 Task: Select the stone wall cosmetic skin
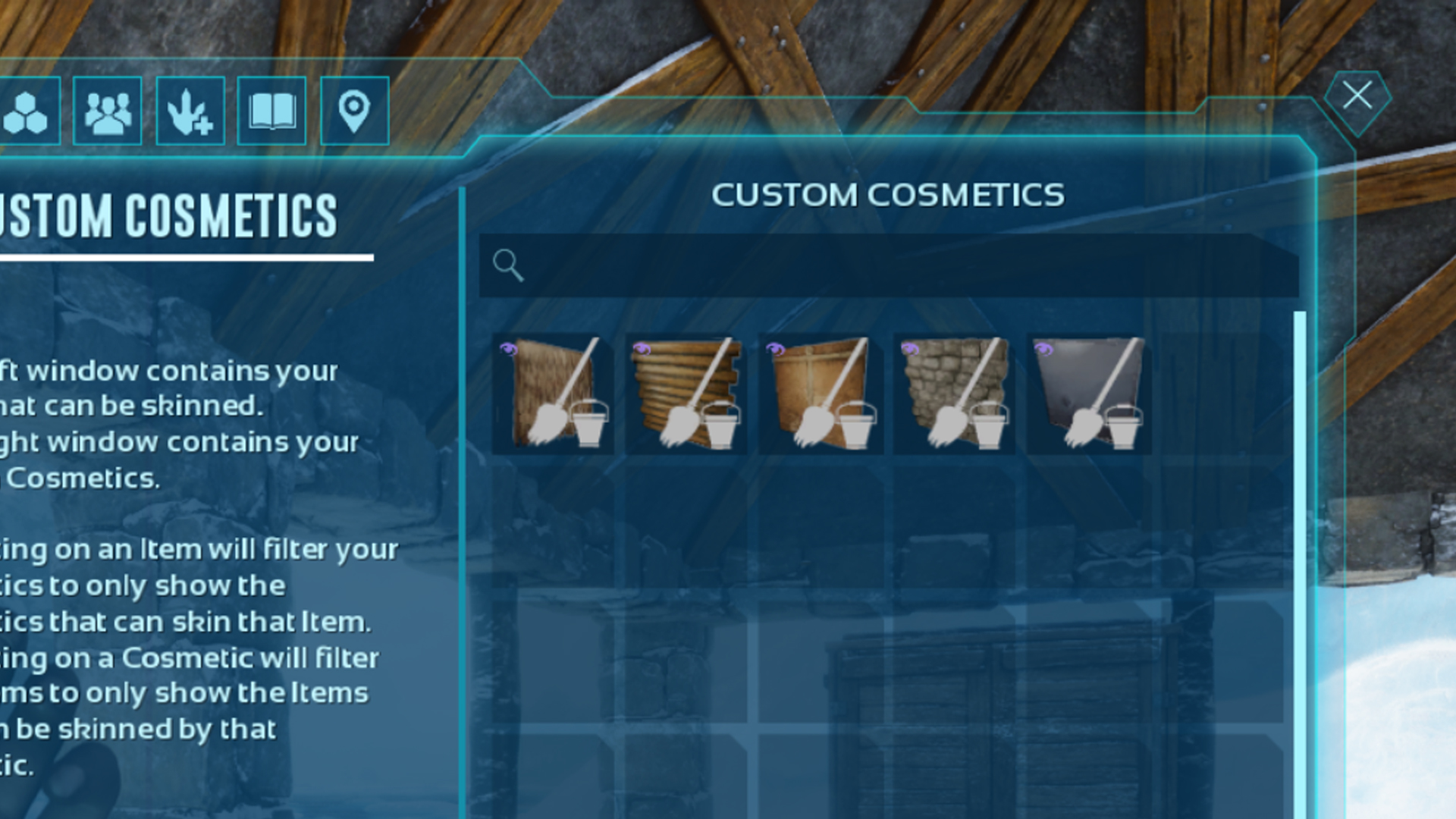point(954,393)
